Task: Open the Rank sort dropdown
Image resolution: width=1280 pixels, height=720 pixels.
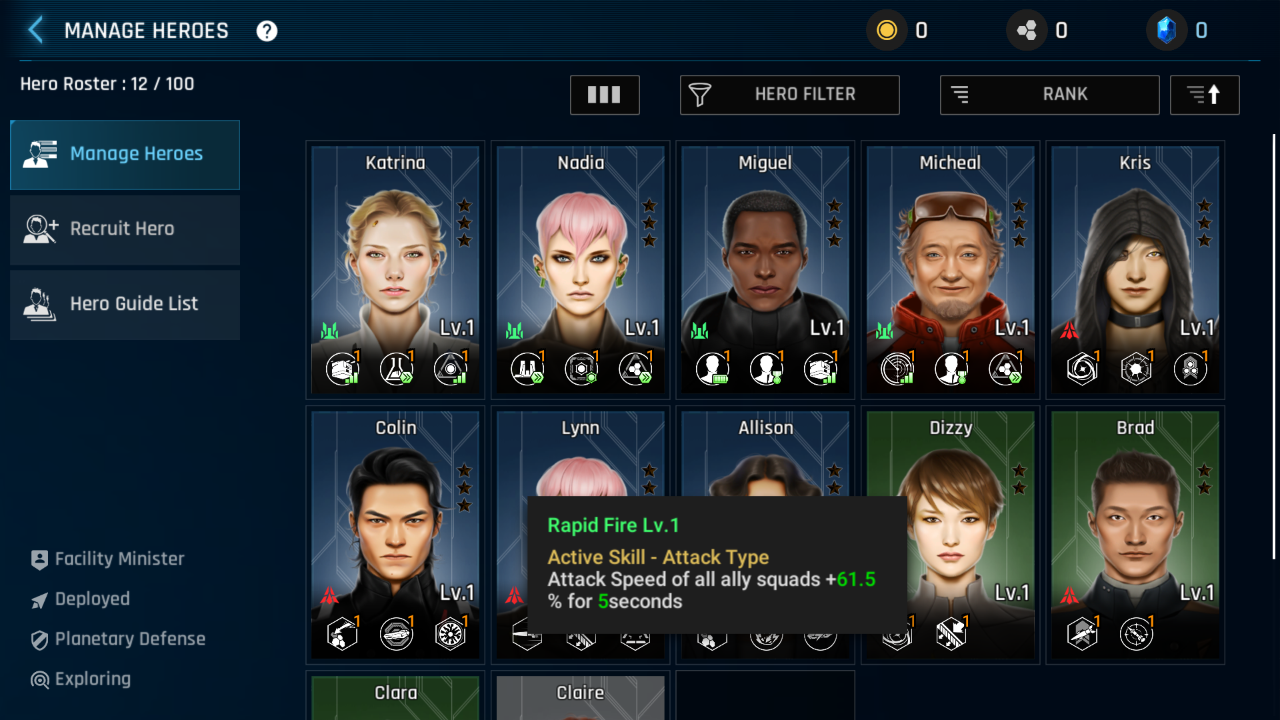Action: tap(1049, 95)
